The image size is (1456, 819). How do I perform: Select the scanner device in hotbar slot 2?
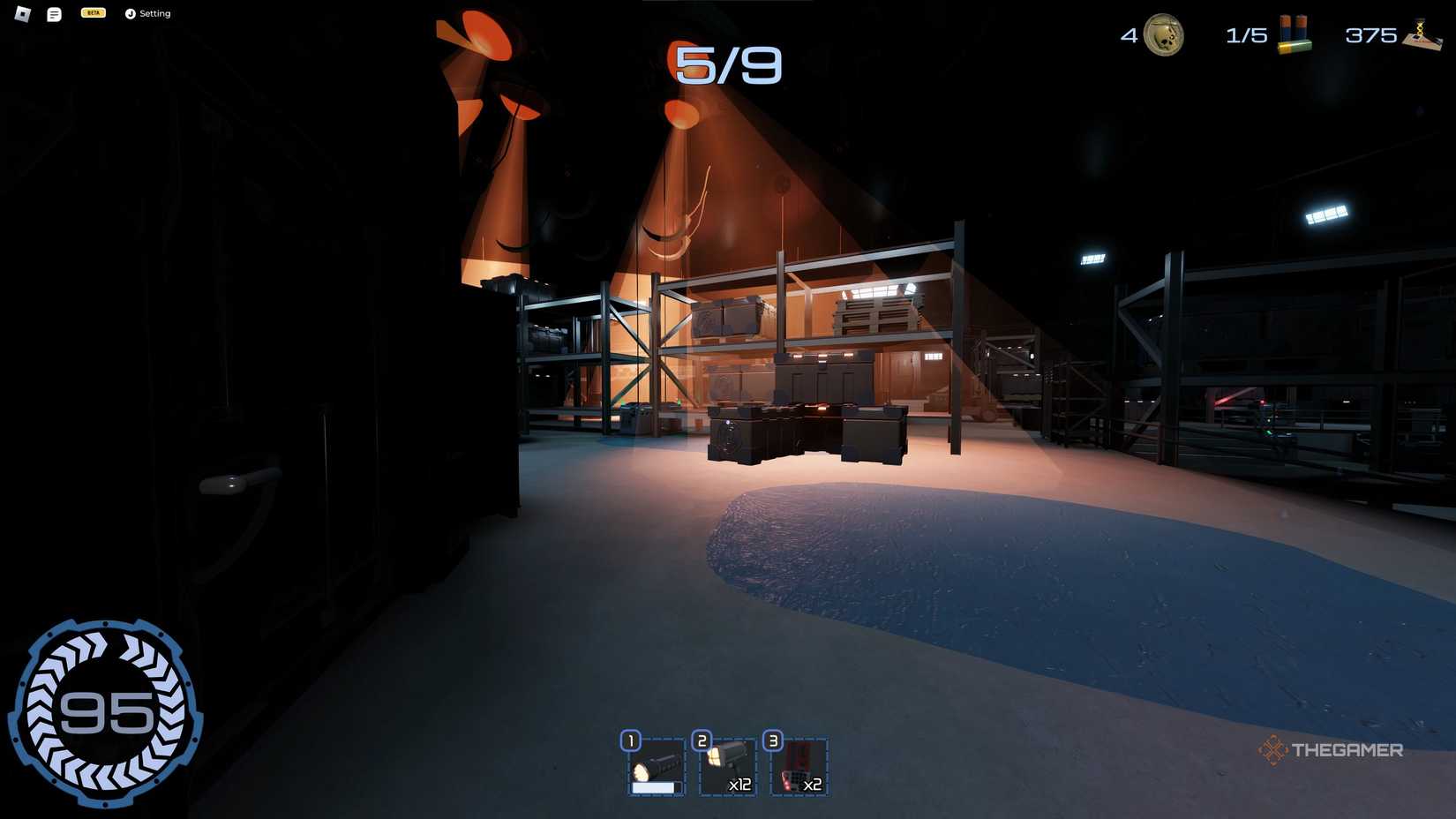(728, 767)
